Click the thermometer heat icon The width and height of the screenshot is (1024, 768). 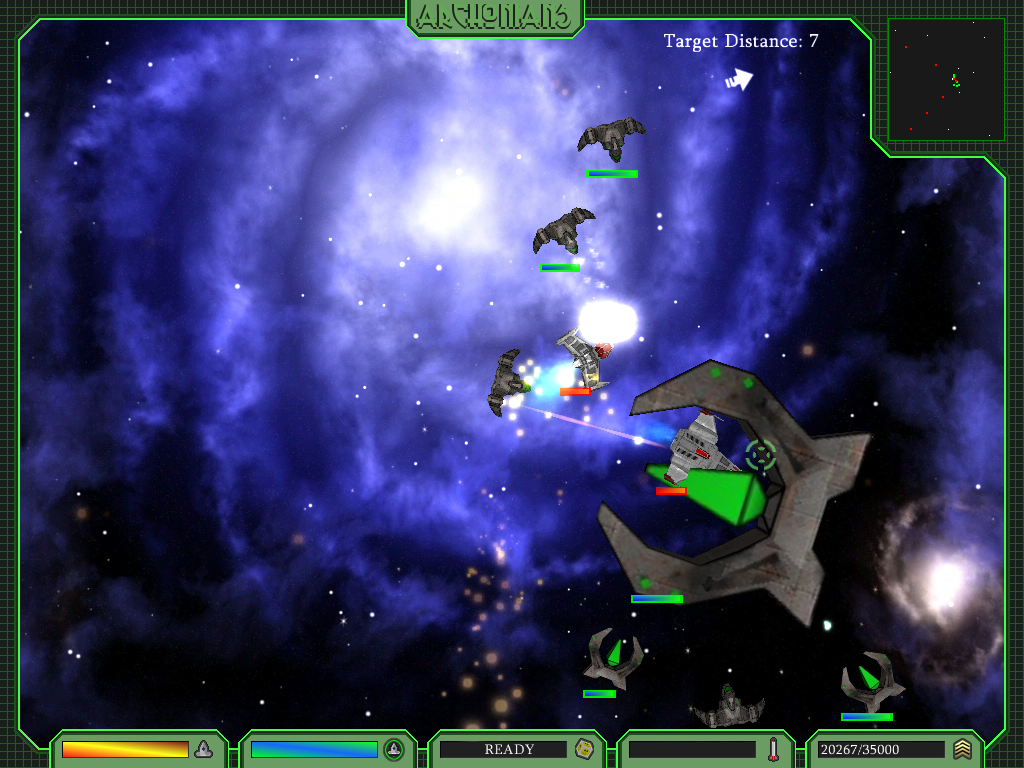tap(773, 749)
